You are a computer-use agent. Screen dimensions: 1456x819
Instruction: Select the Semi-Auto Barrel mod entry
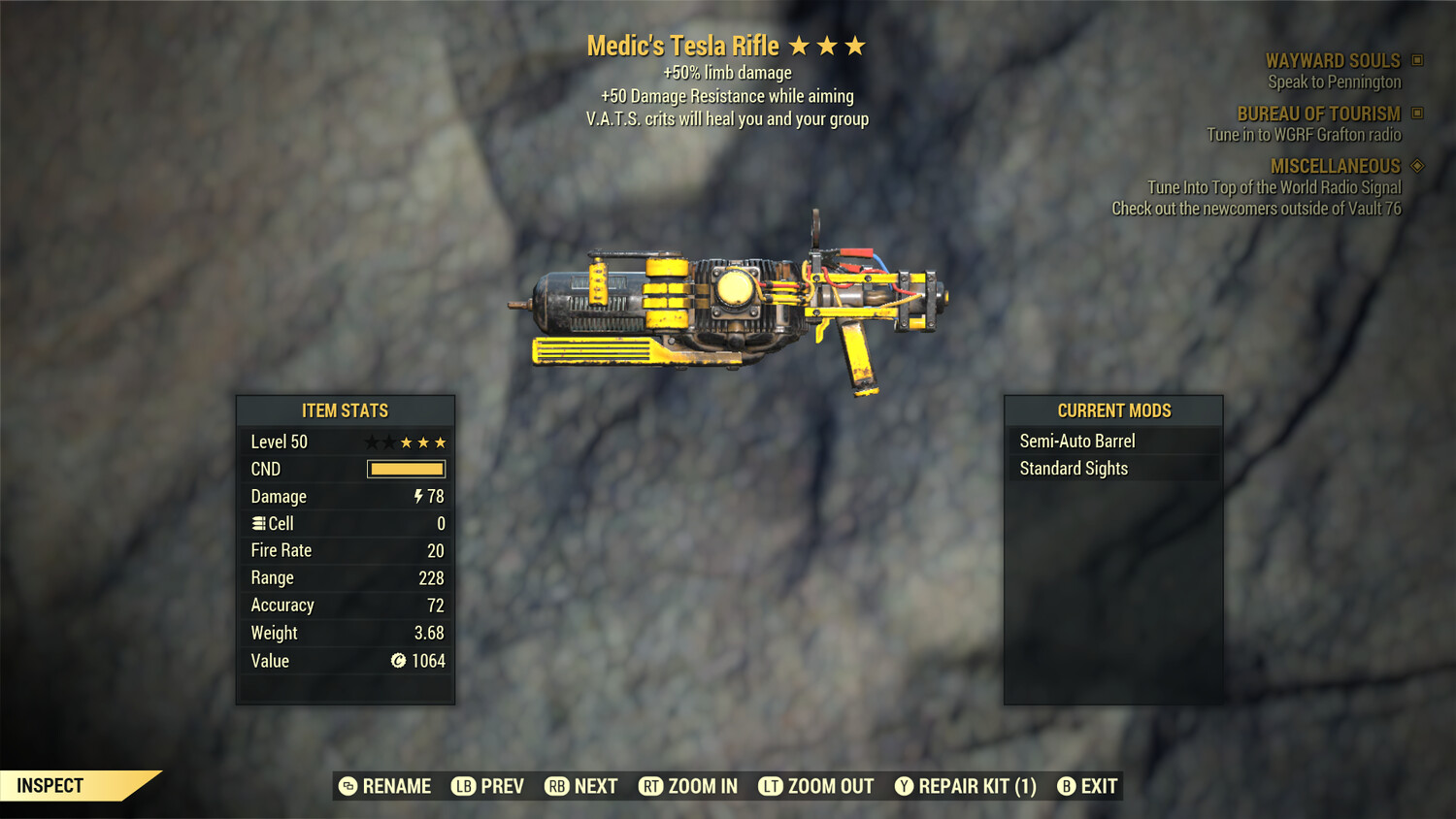point(1076,441)
